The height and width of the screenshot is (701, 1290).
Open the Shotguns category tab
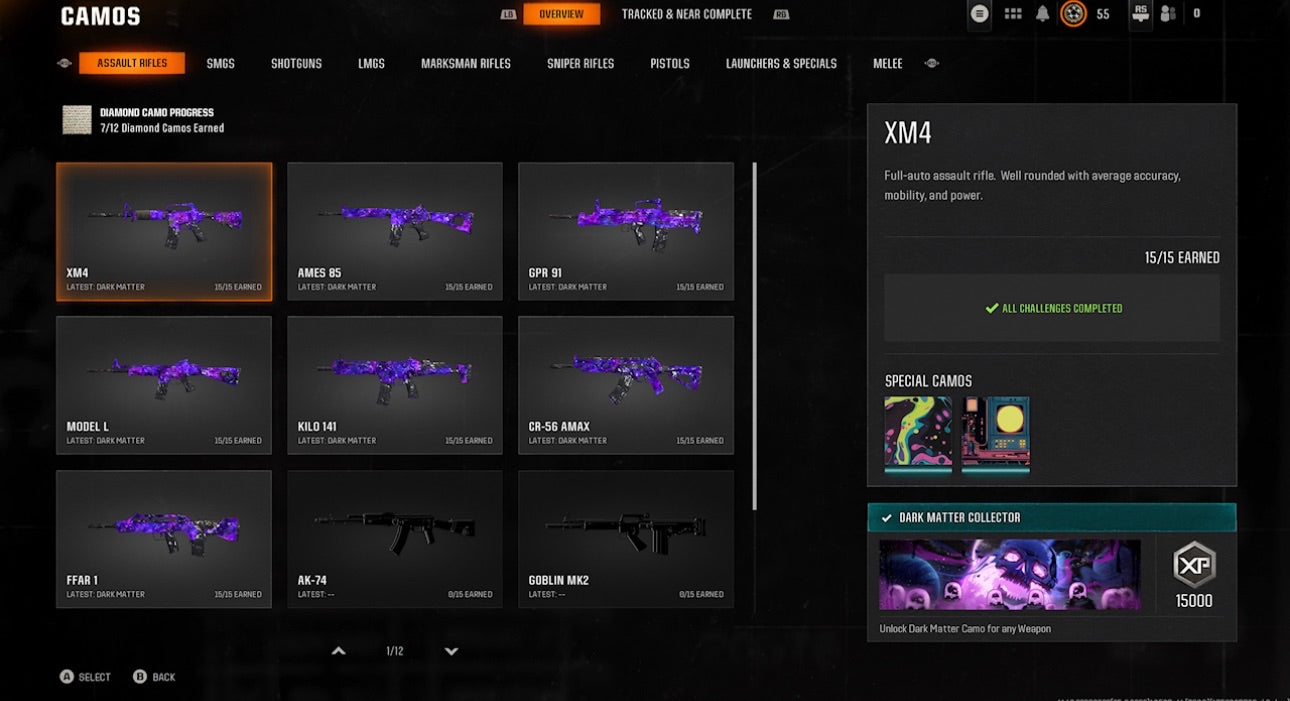coord(296,63)
